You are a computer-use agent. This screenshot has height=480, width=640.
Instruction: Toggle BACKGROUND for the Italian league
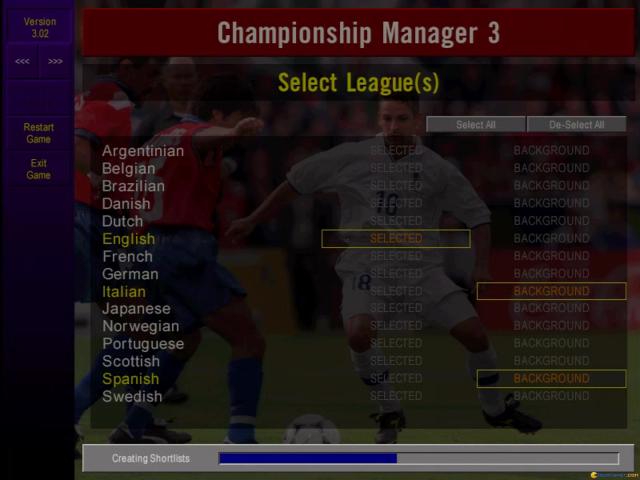point(551,291)
